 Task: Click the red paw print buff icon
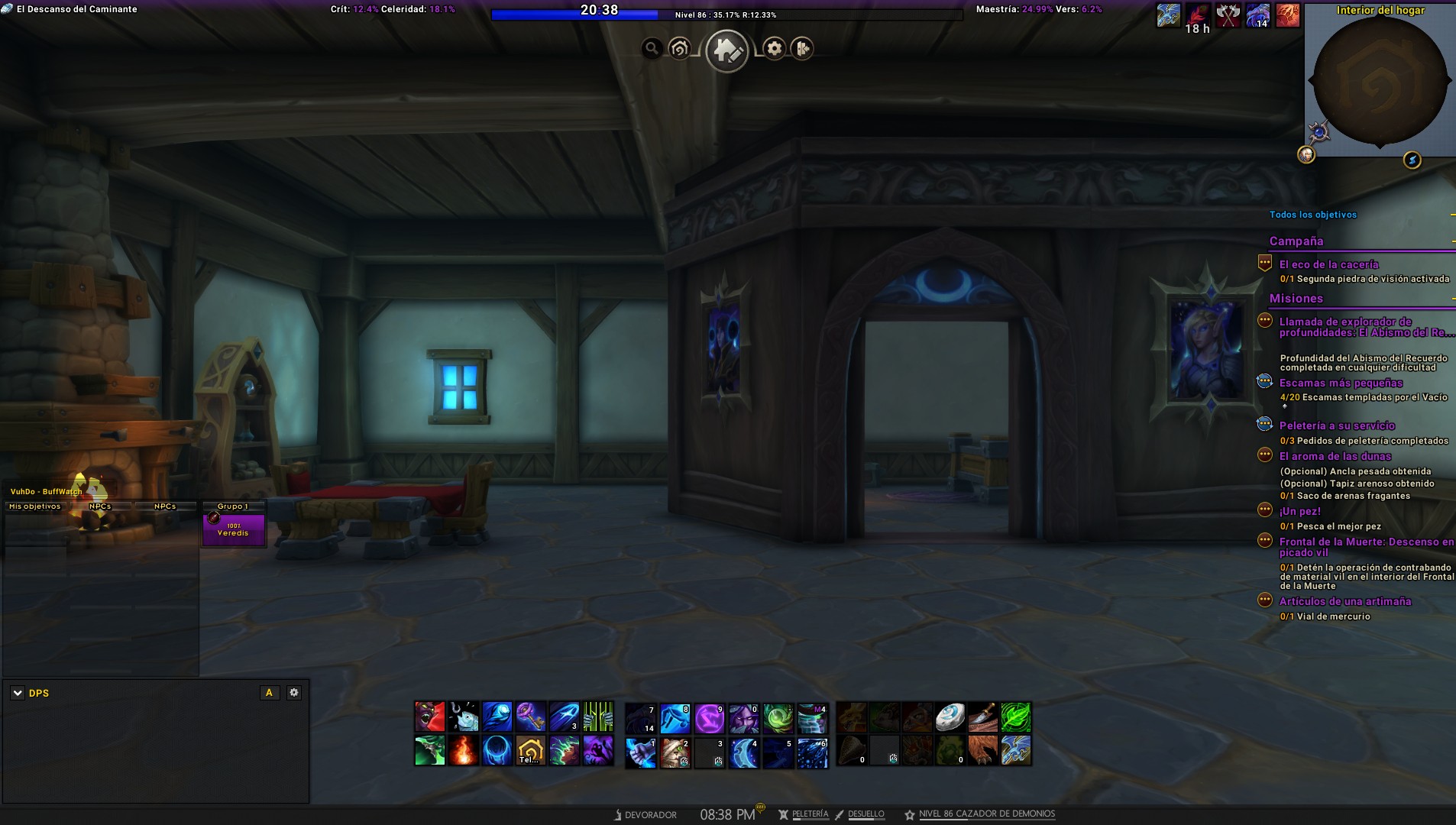point(1287,15)
